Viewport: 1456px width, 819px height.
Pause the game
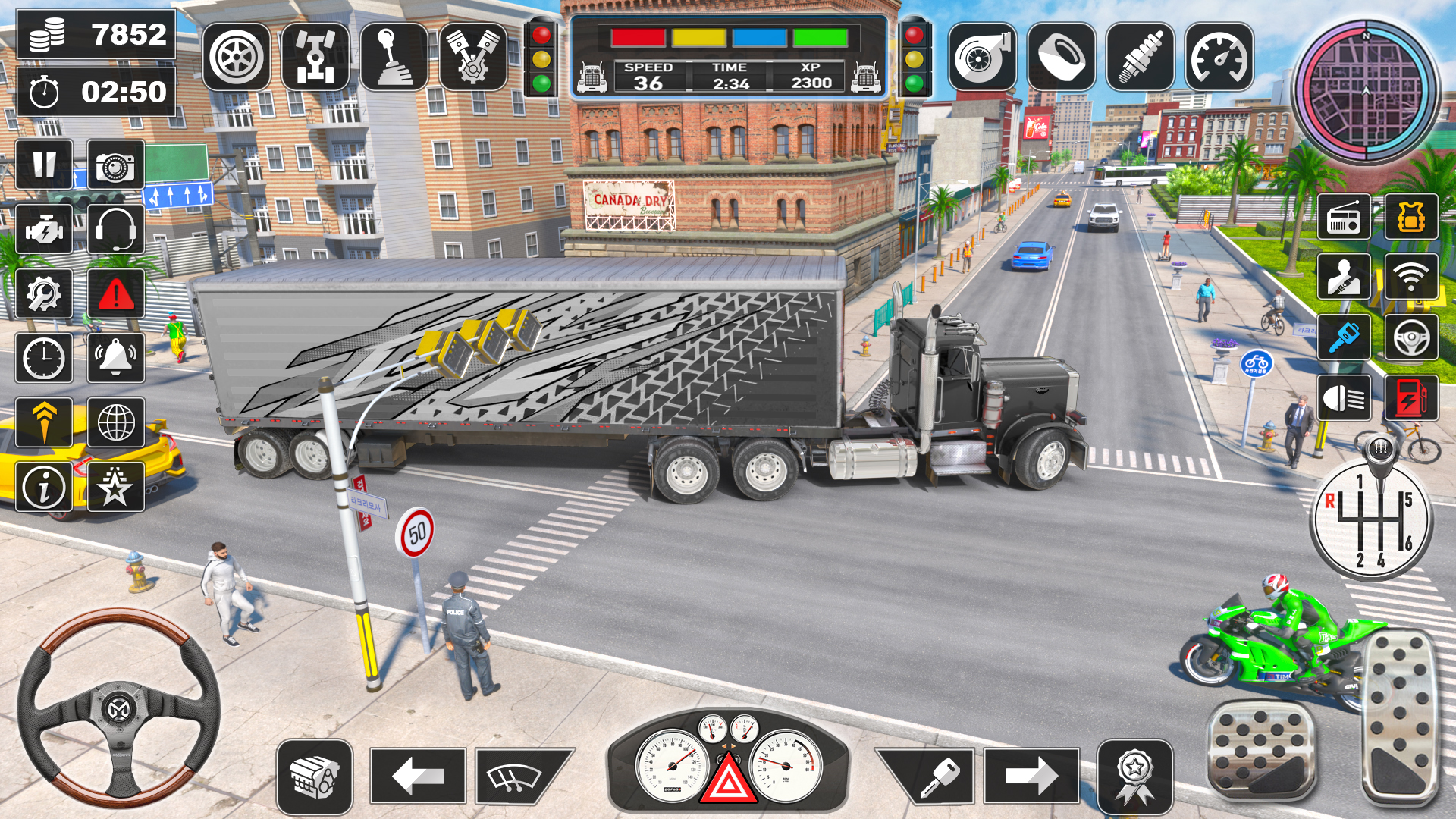(45, 165)
